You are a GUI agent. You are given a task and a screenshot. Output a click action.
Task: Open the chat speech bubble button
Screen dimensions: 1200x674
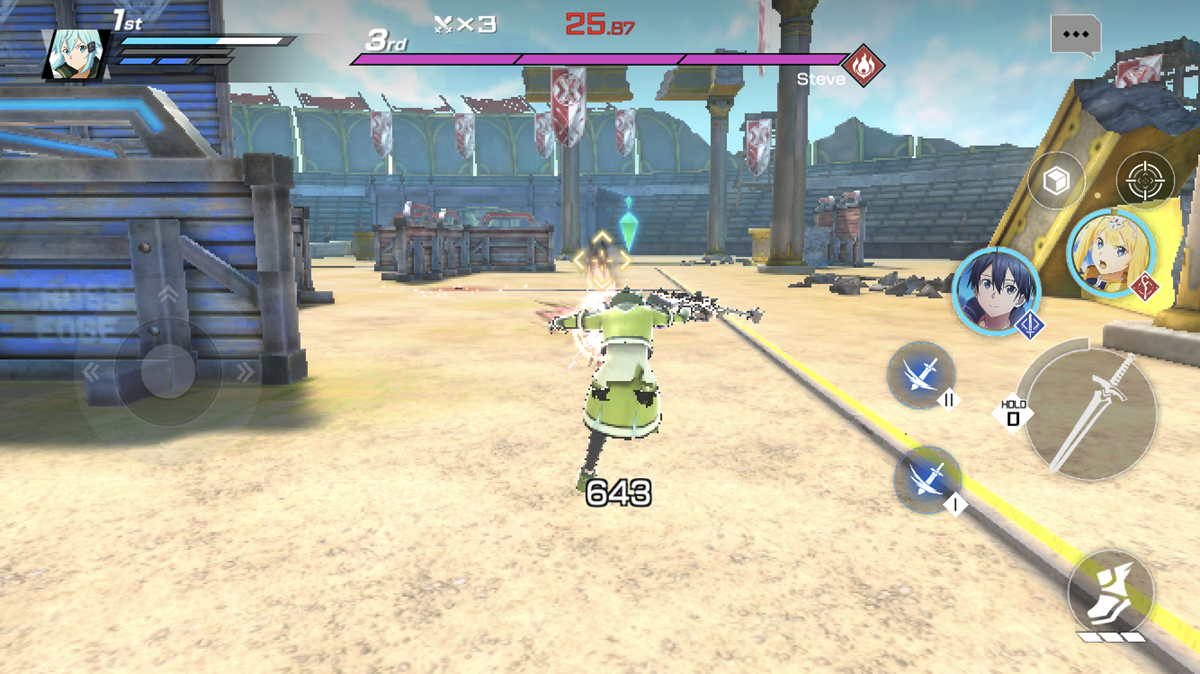(x=1075, y=34)
